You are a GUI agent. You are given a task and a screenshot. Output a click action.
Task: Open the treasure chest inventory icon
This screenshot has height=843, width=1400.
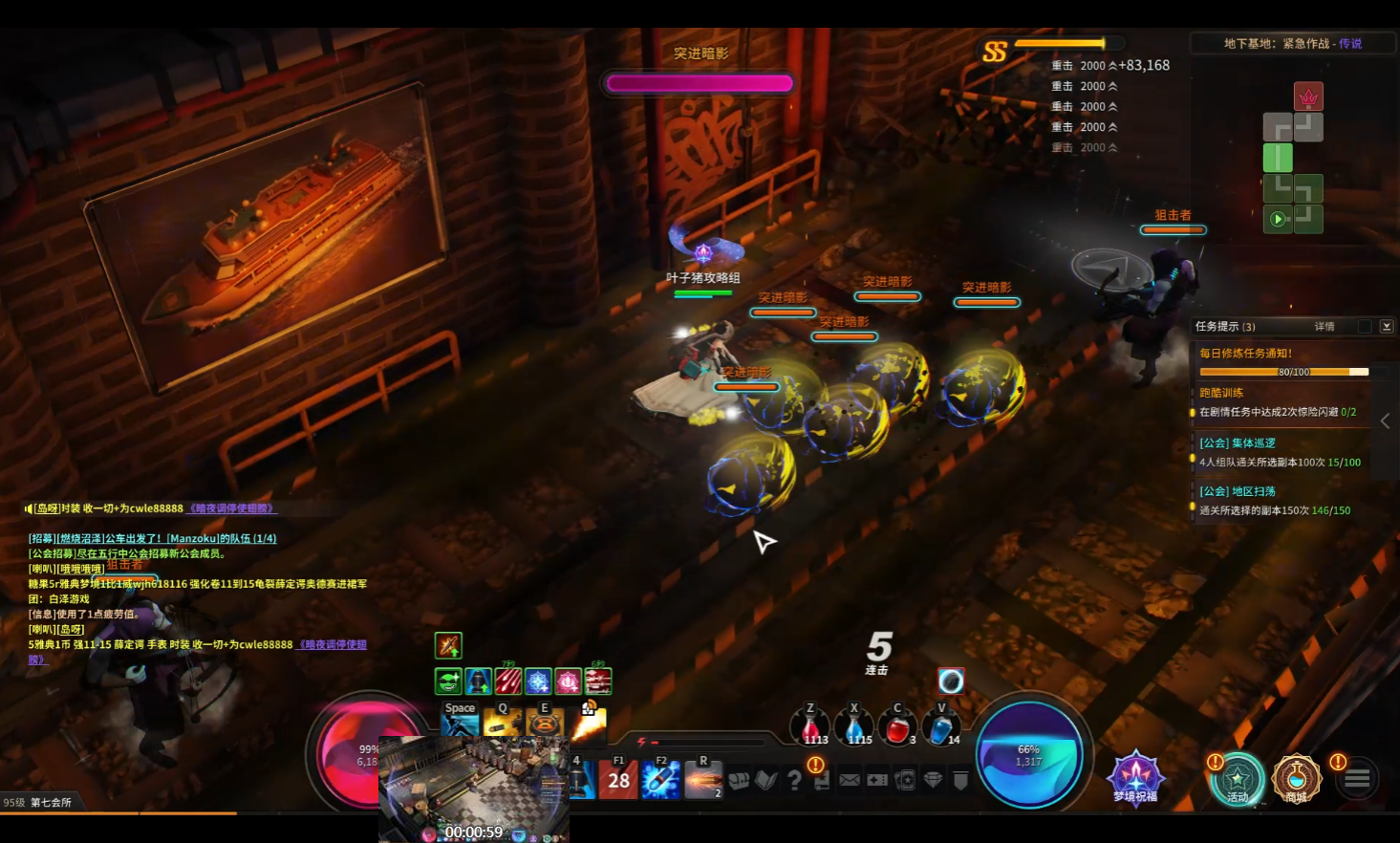[x=739, y=780]
